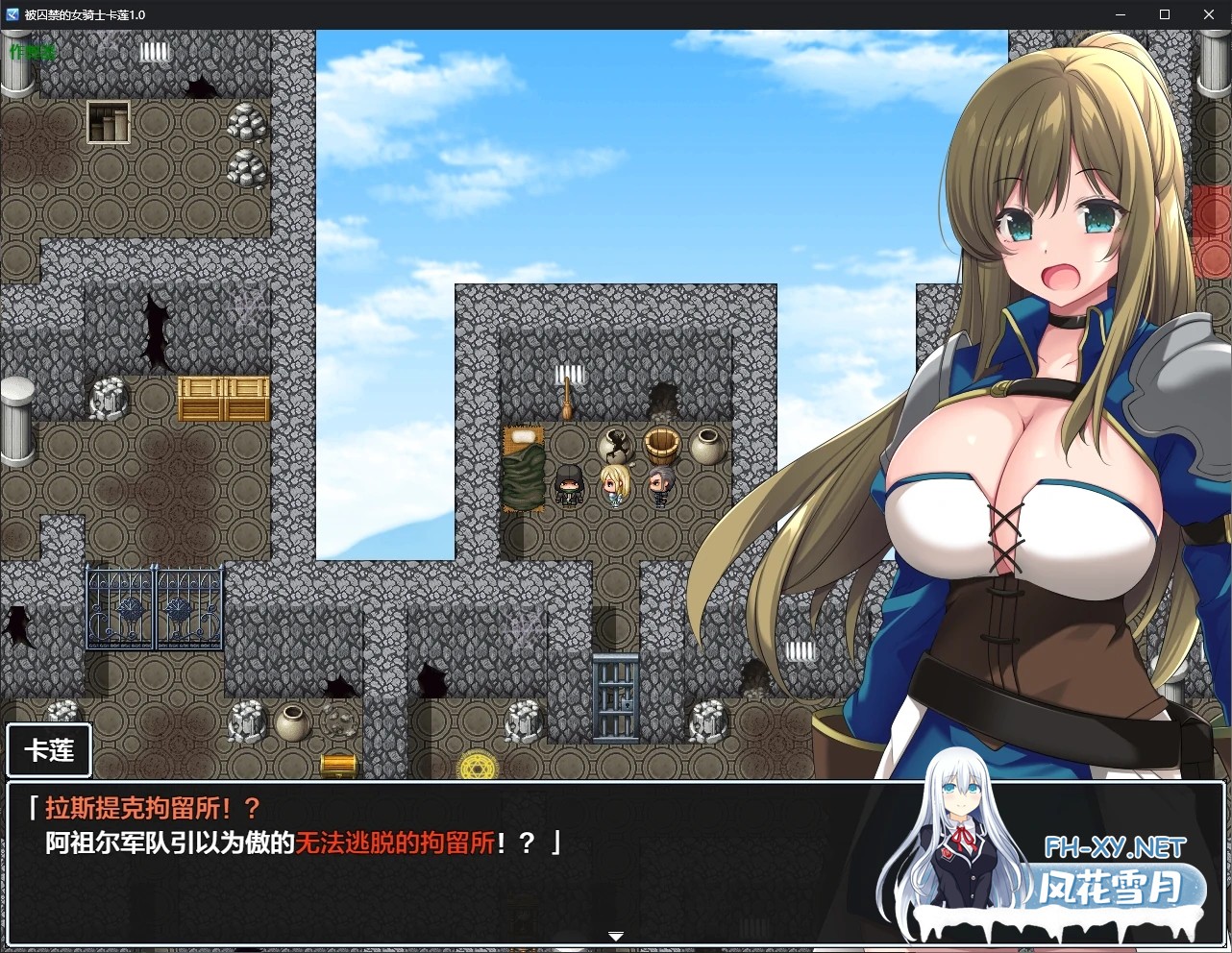Image resolution: width=1232 pixels, height=953 pixels.
Task: Click the game icon in the title bar
Action: click(x=12, y=14)
